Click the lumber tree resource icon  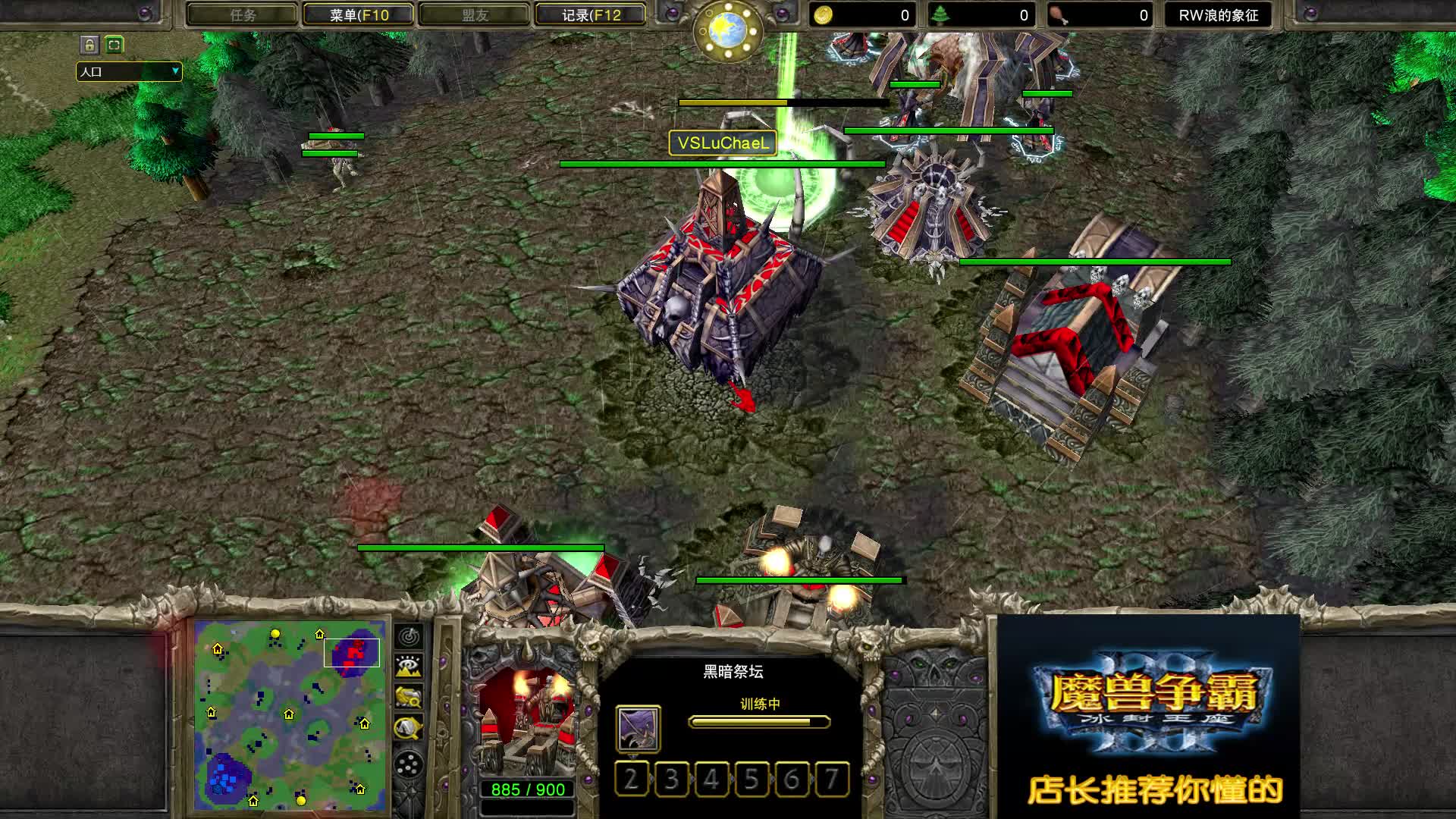(x=940, y=14)
